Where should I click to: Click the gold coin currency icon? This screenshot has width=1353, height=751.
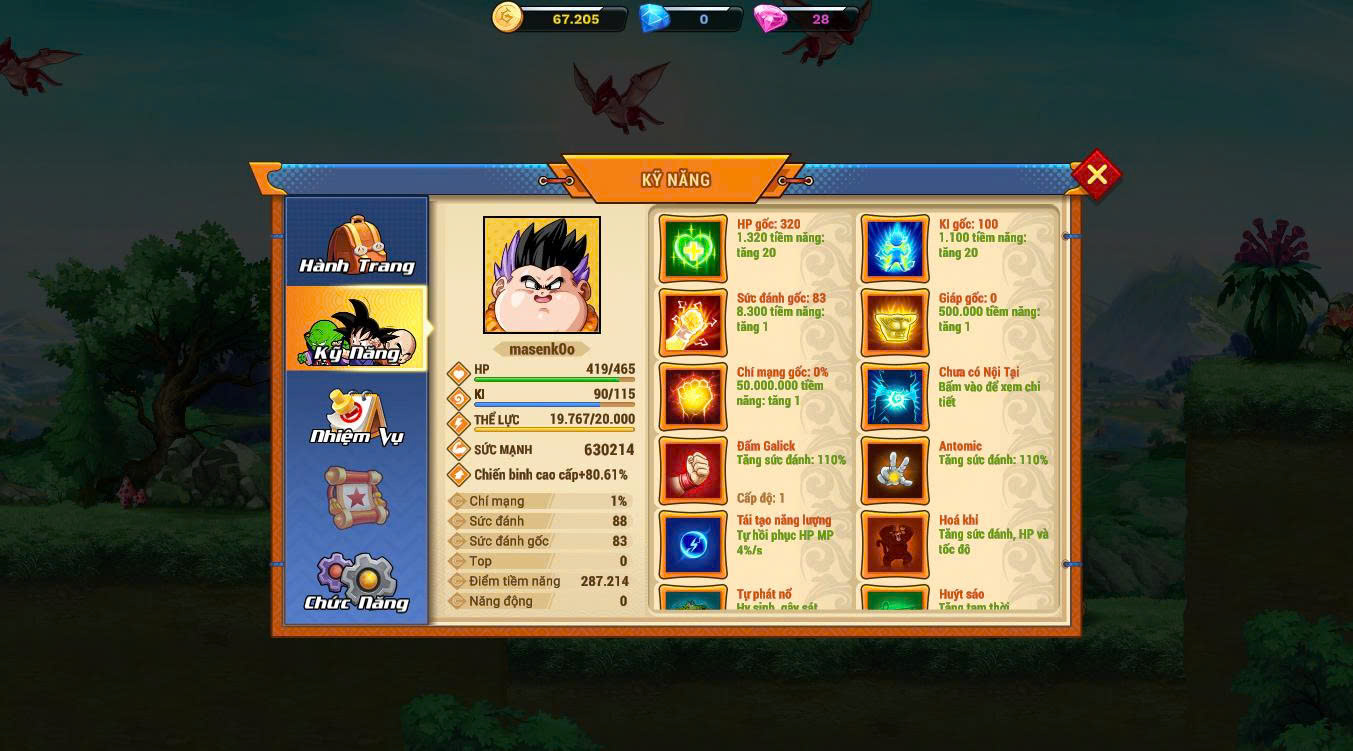coord(508,18)
